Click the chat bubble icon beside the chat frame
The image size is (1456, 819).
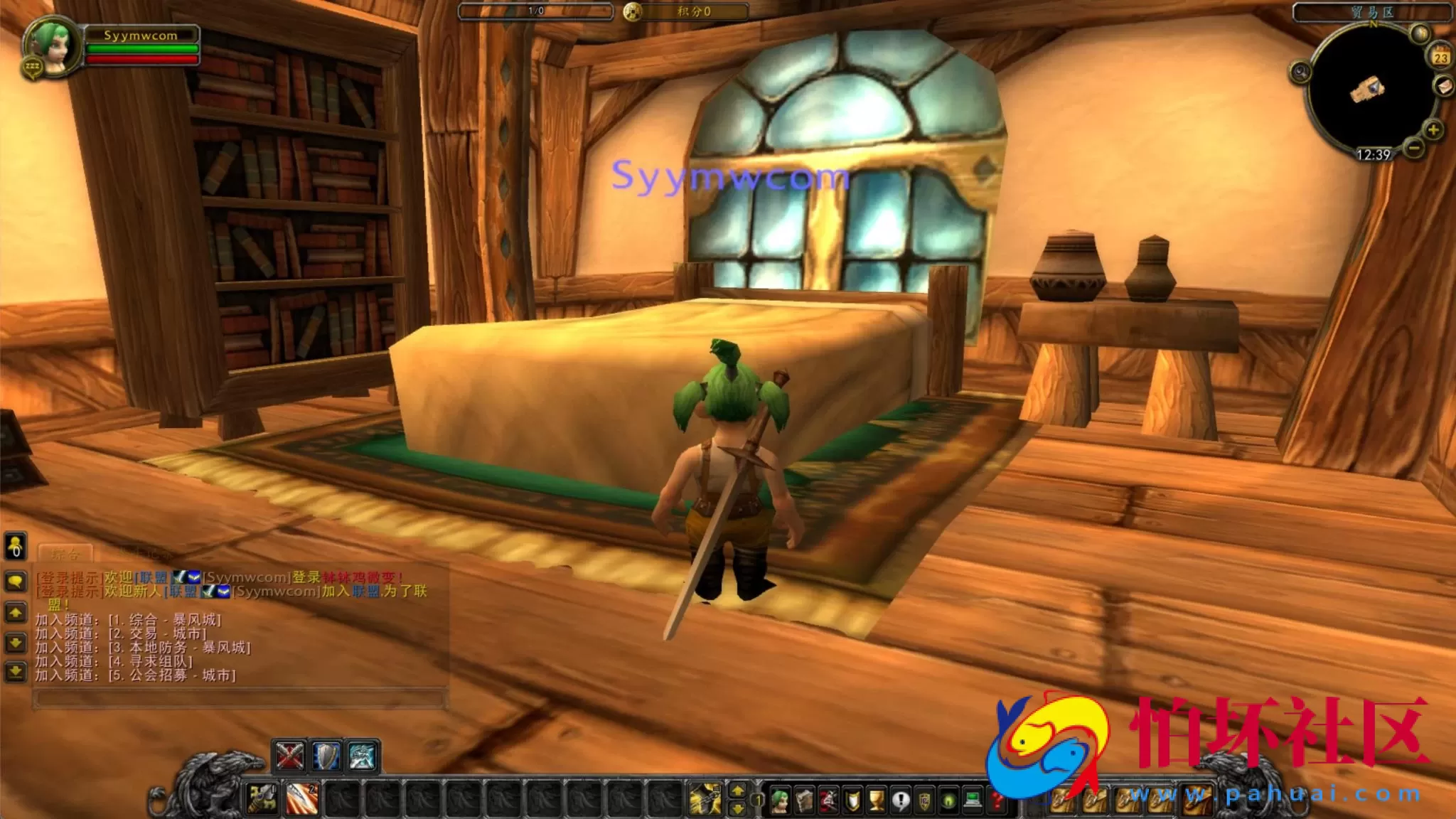15,579
